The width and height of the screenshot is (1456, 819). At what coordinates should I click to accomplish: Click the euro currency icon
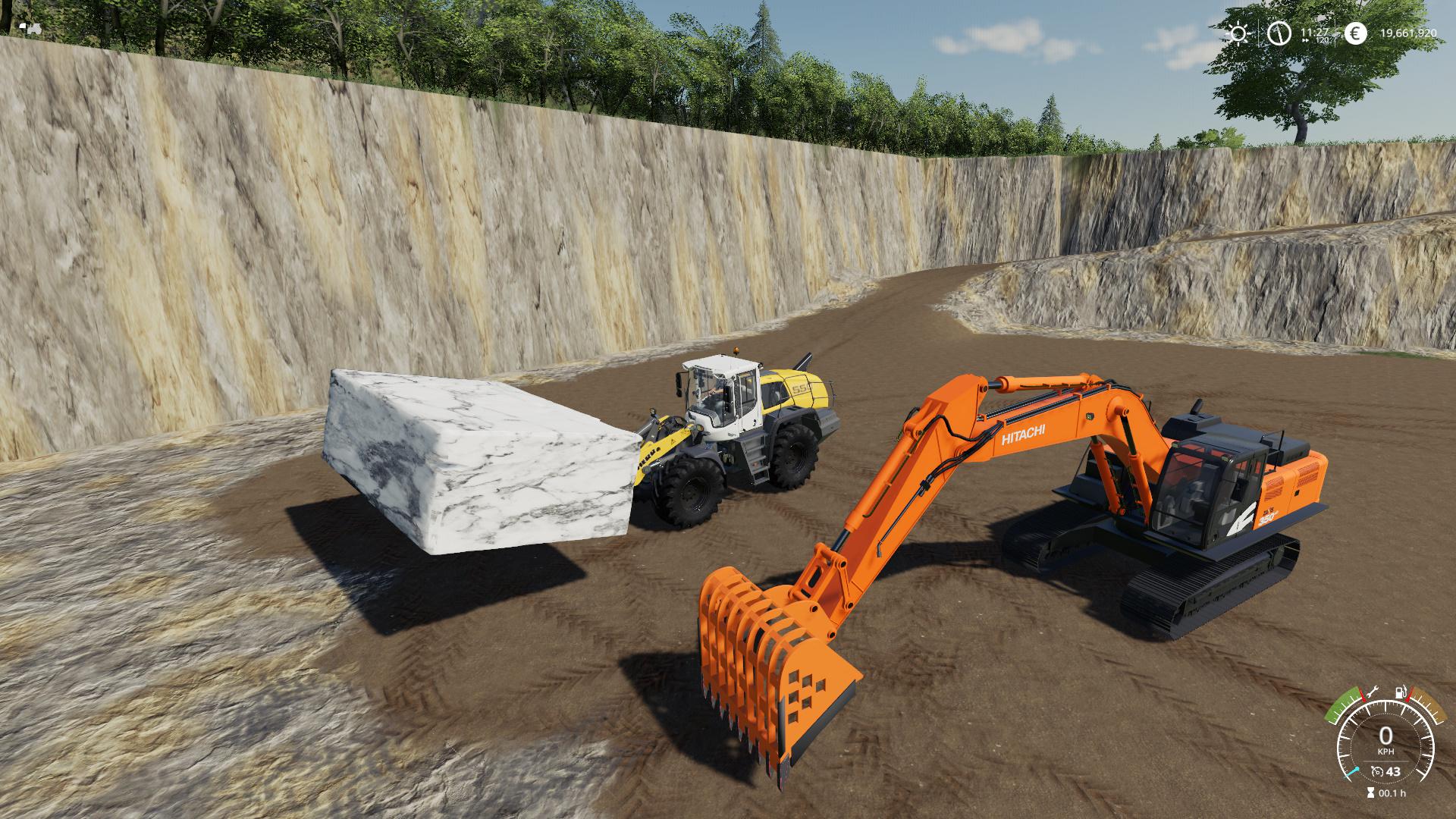[x=1356, y=33]
